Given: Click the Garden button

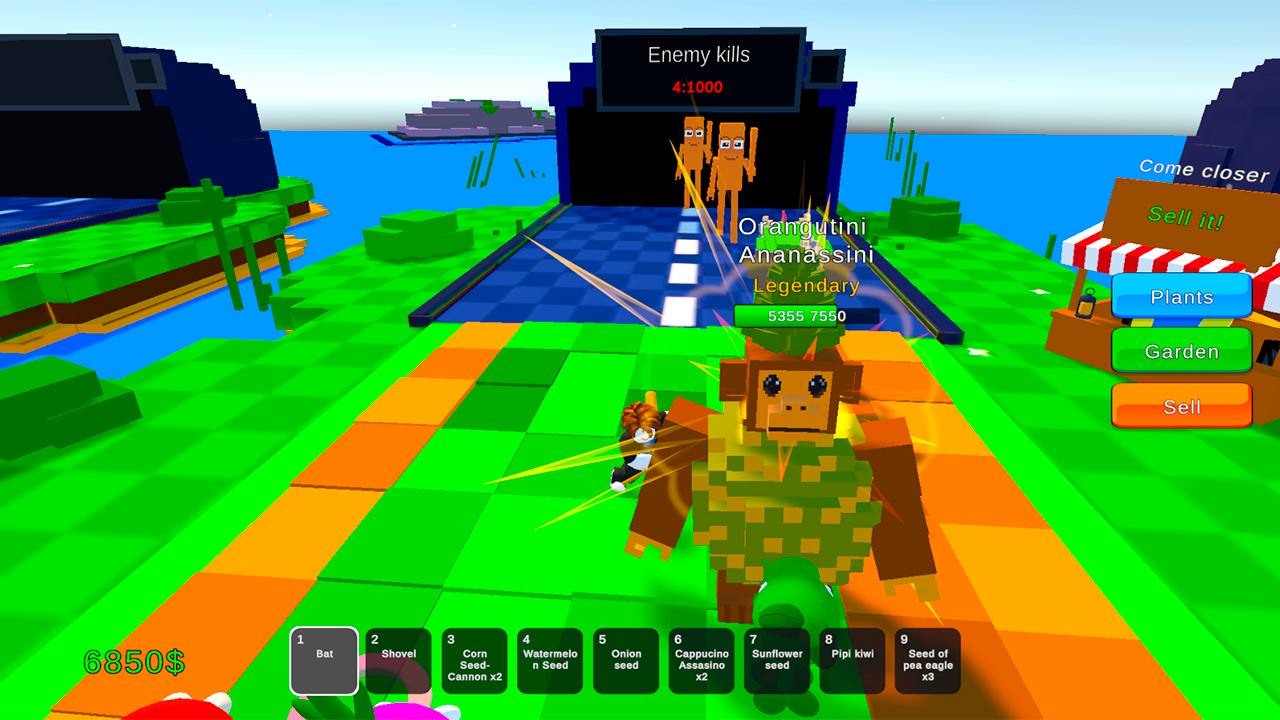Looking at the screenshot, I should click(x=1181, y=351).
